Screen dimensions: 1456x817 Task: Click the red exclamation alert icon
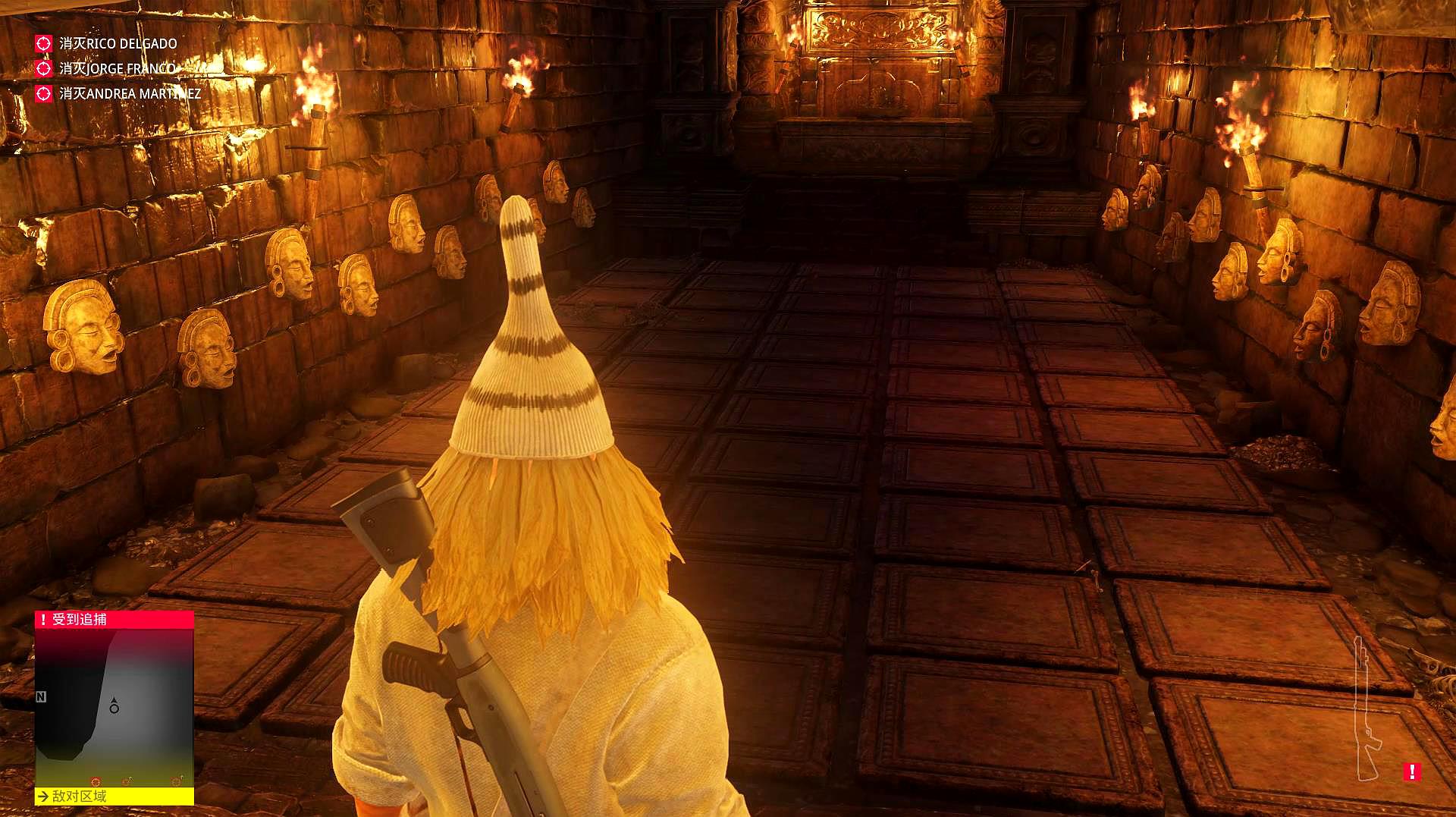[x=1411, y=771]
